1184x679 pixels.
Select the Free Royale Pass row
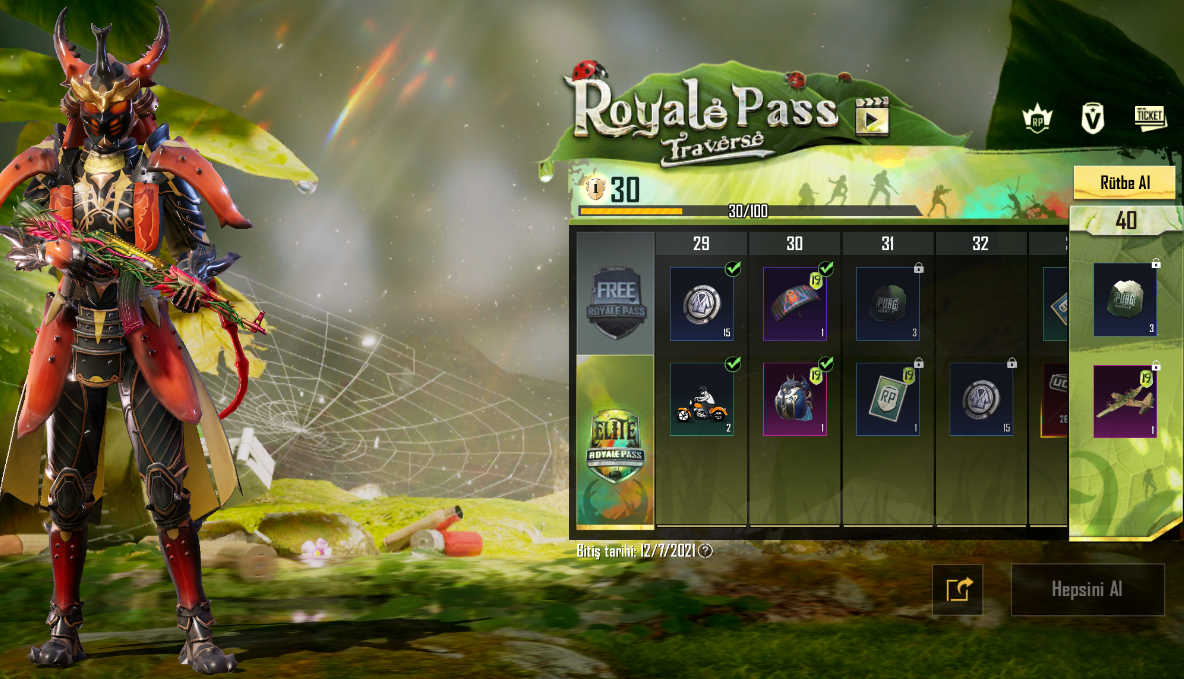(x=615, y=295)
